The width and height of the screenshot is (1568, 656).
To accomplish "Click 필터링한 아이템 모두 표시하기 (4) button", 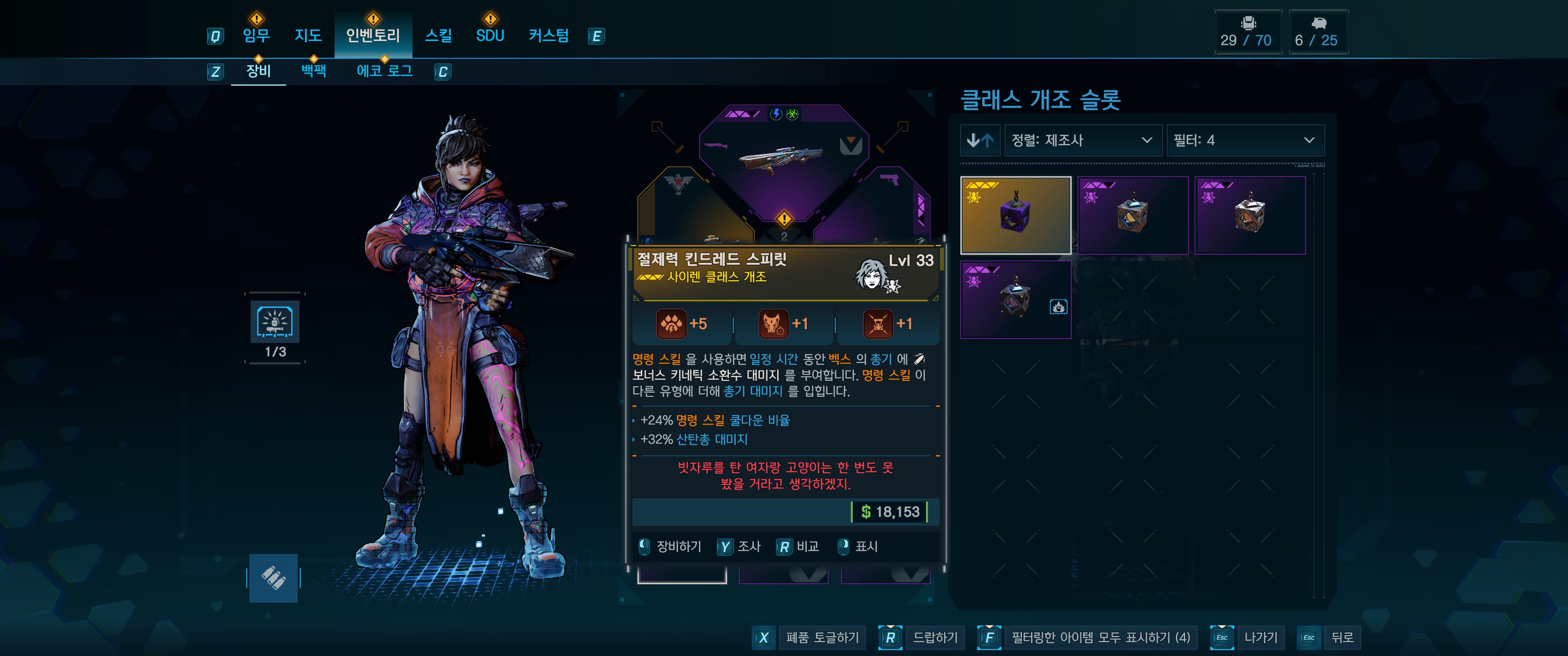I will [x=1100, y=637].
